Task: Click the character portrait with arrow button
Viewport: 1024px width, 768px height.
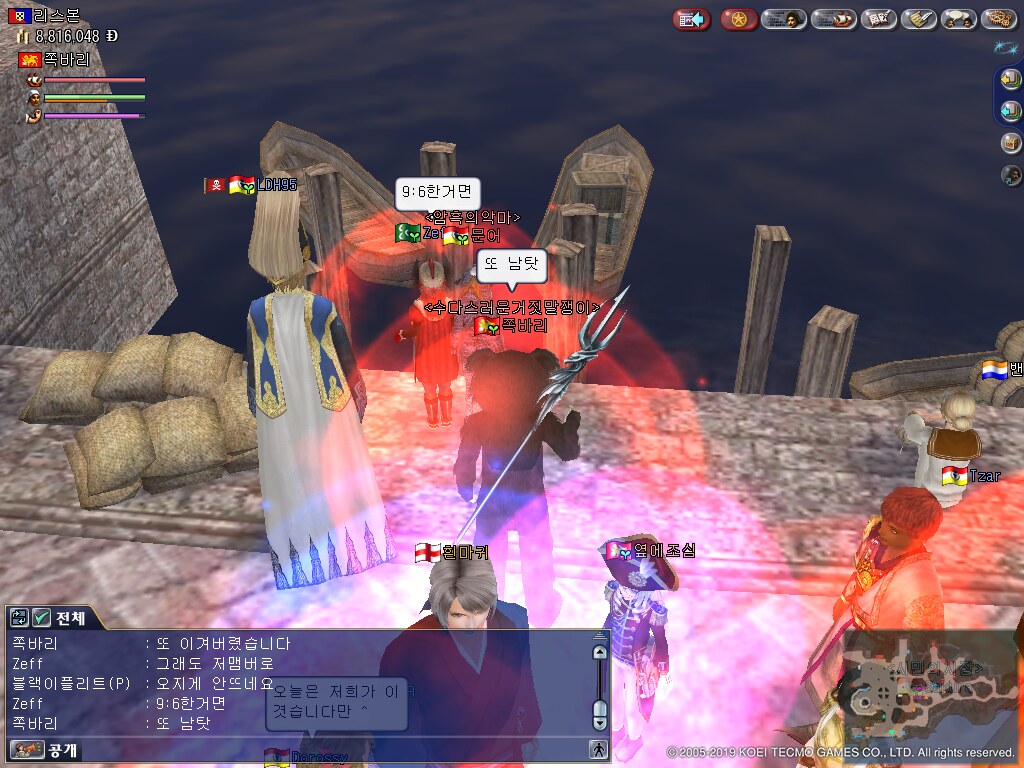Action: (1011, 176)
